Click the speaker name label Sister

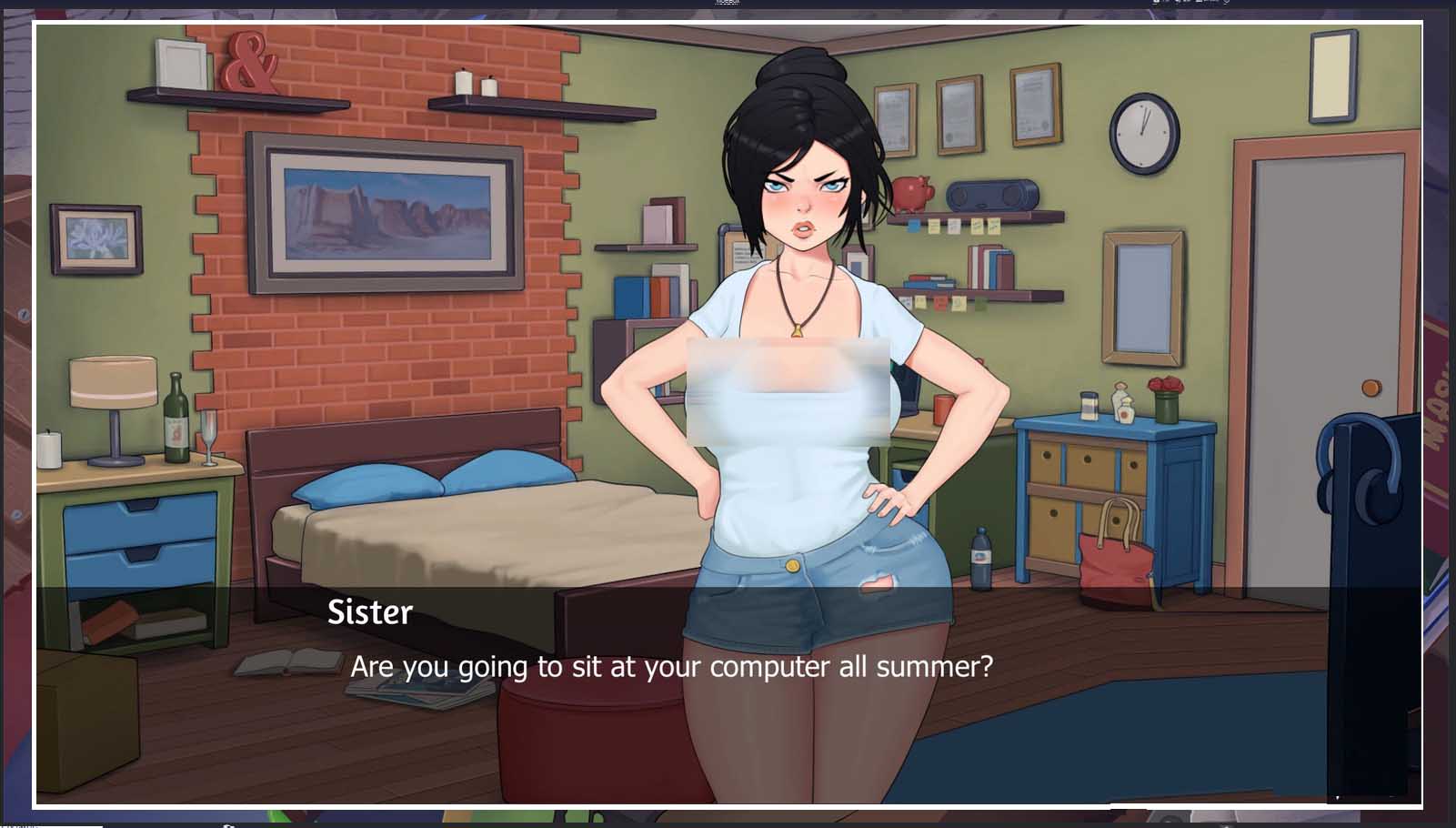(368, 611)
